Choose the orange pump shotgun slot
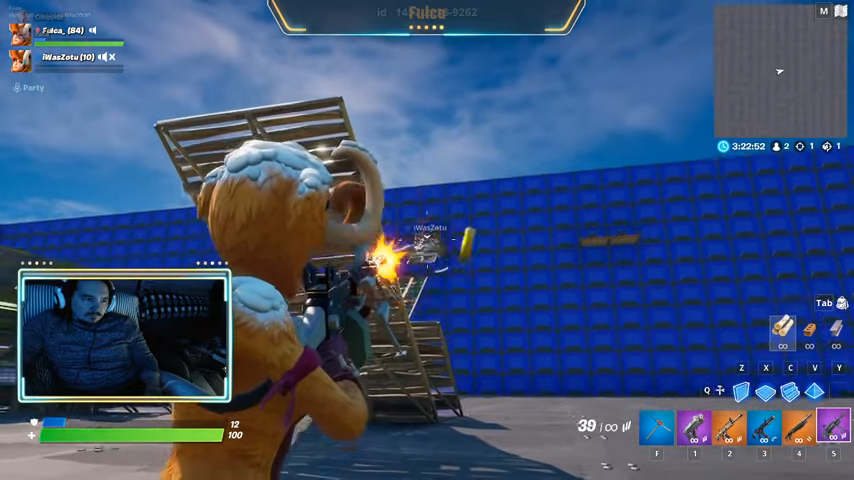 click(798, 427)
